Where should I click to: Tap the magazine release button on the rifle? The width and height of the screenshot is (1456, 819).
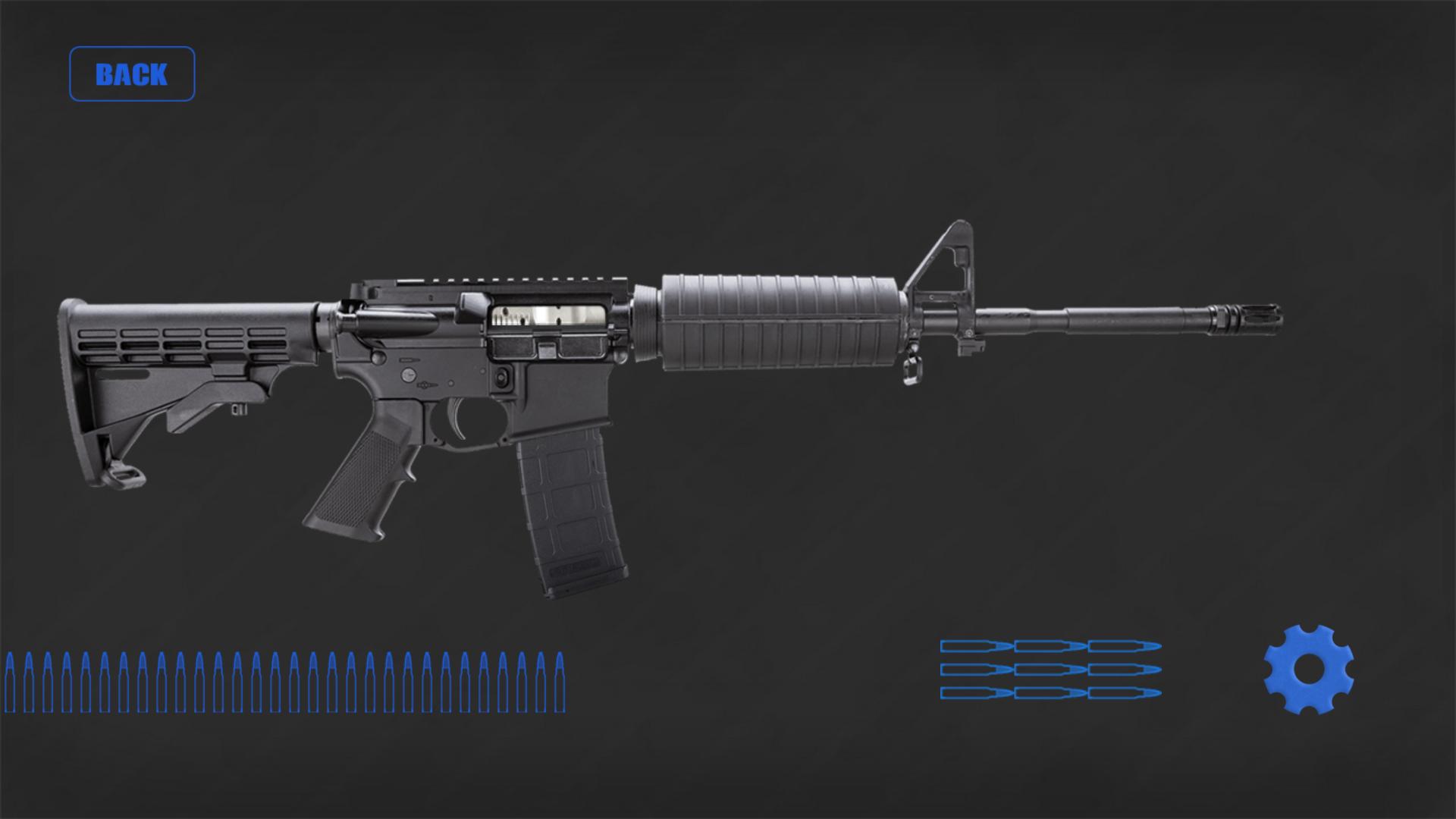click(503, 379)
